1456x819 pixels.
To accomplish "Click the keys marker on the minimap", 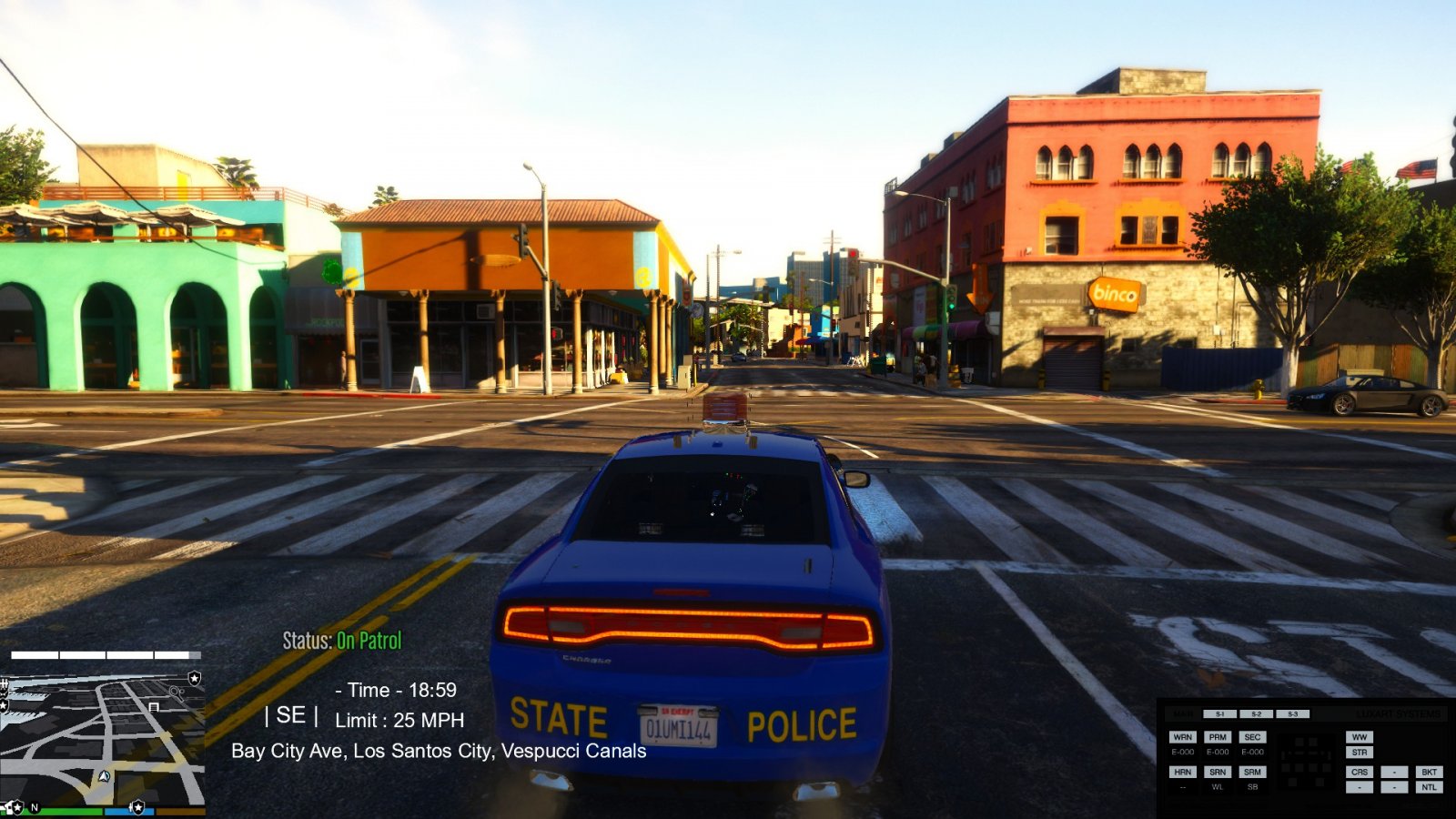I will tap(176, 693).
